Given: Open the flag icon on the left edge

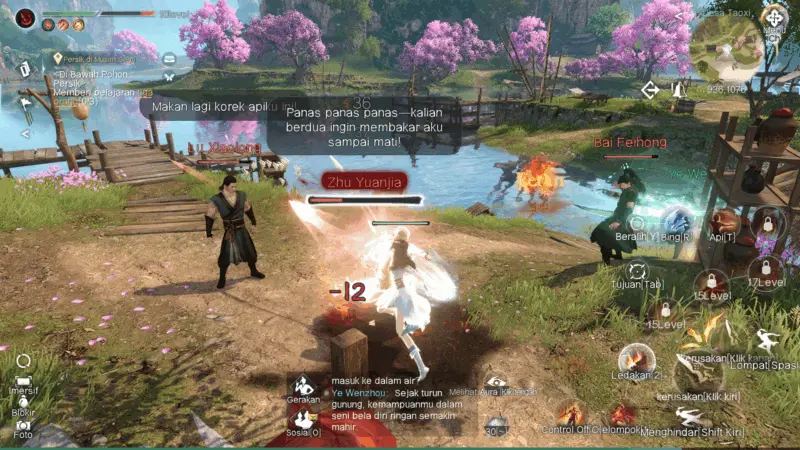Looking at the screenshot, I should [x=25, y=102].
